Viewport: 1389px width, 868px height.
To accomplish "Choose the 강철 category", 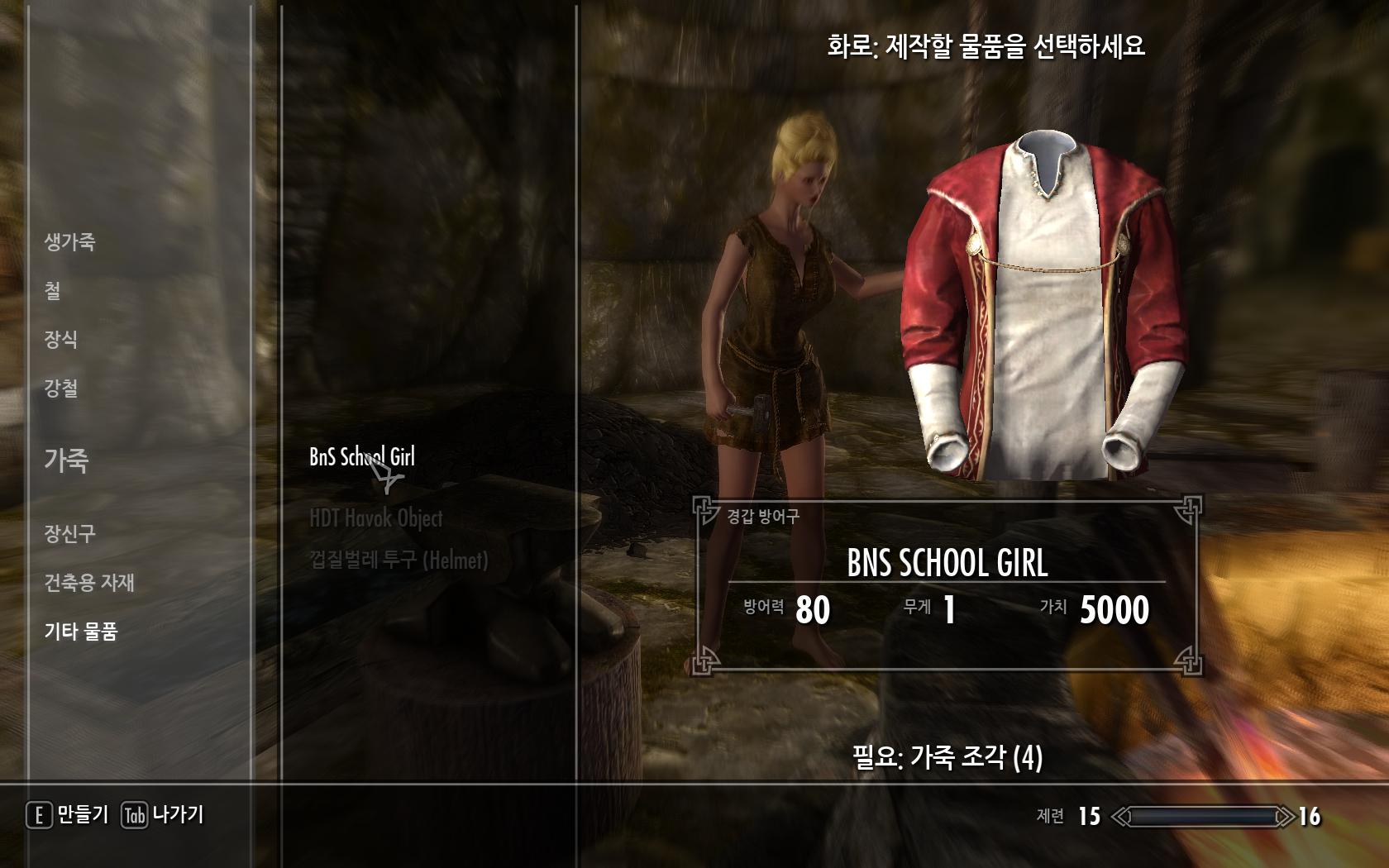I will [60, 388].
